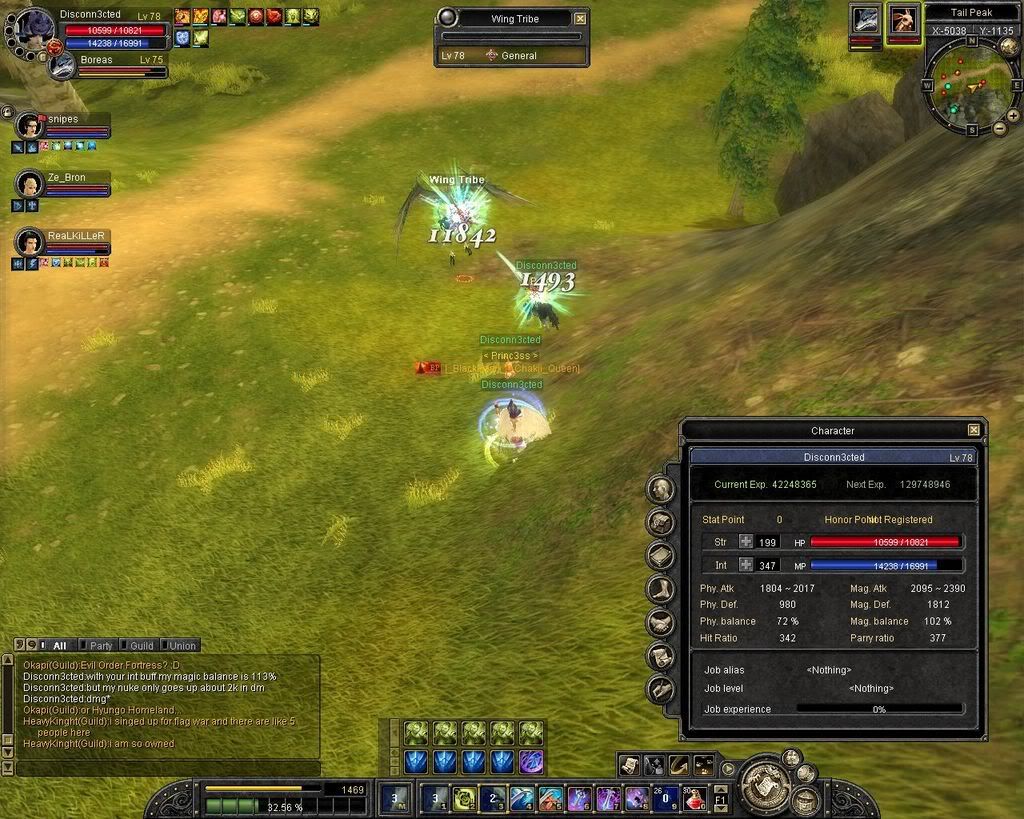Open the boot side tab
This screenshot has height=819, width=1024.
pyautogui.click(x=660, y=589)
